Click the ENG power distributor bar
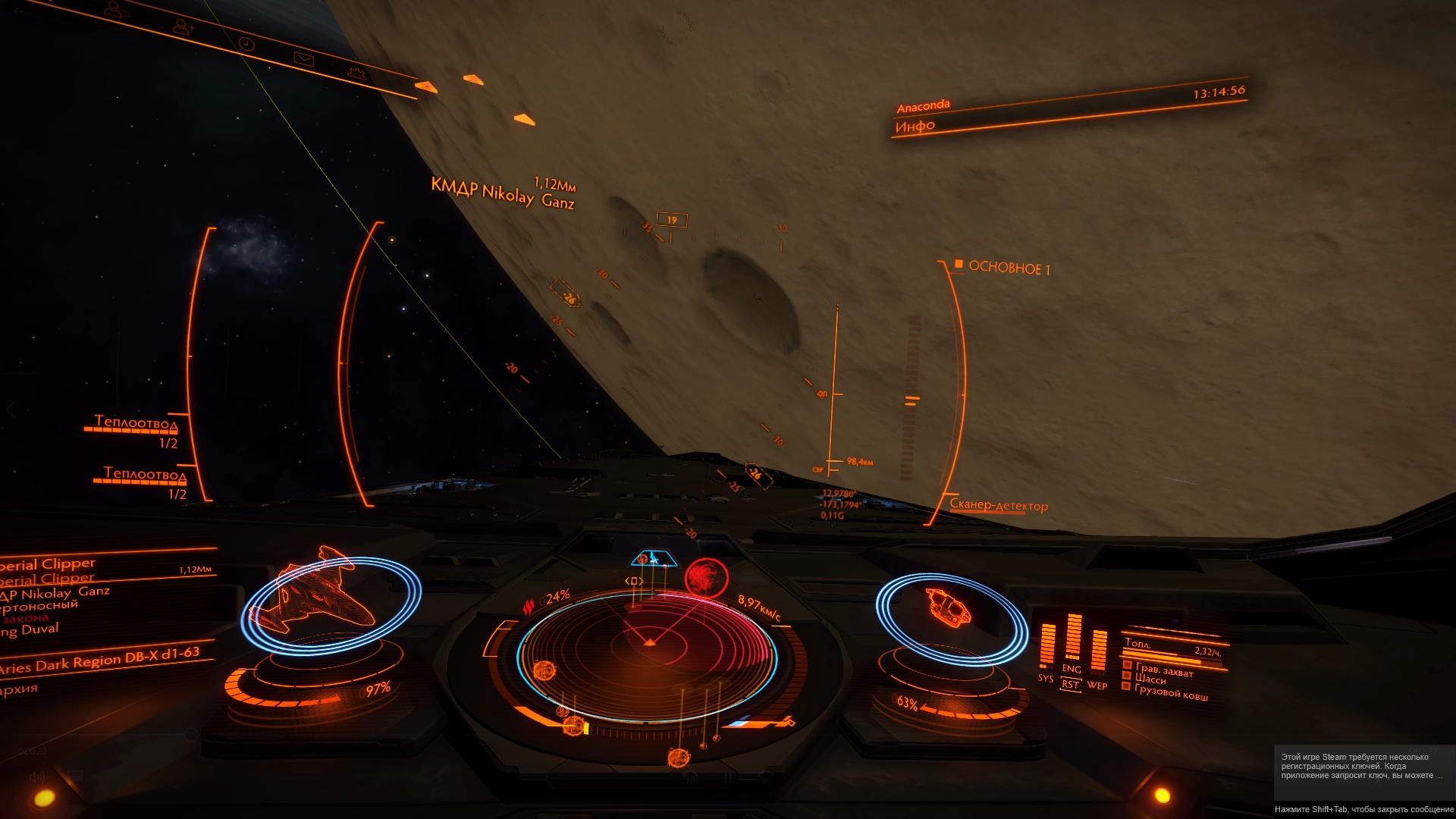Image resolution: width=1456 pixels, height=819 pixels. pos(1073,639)
